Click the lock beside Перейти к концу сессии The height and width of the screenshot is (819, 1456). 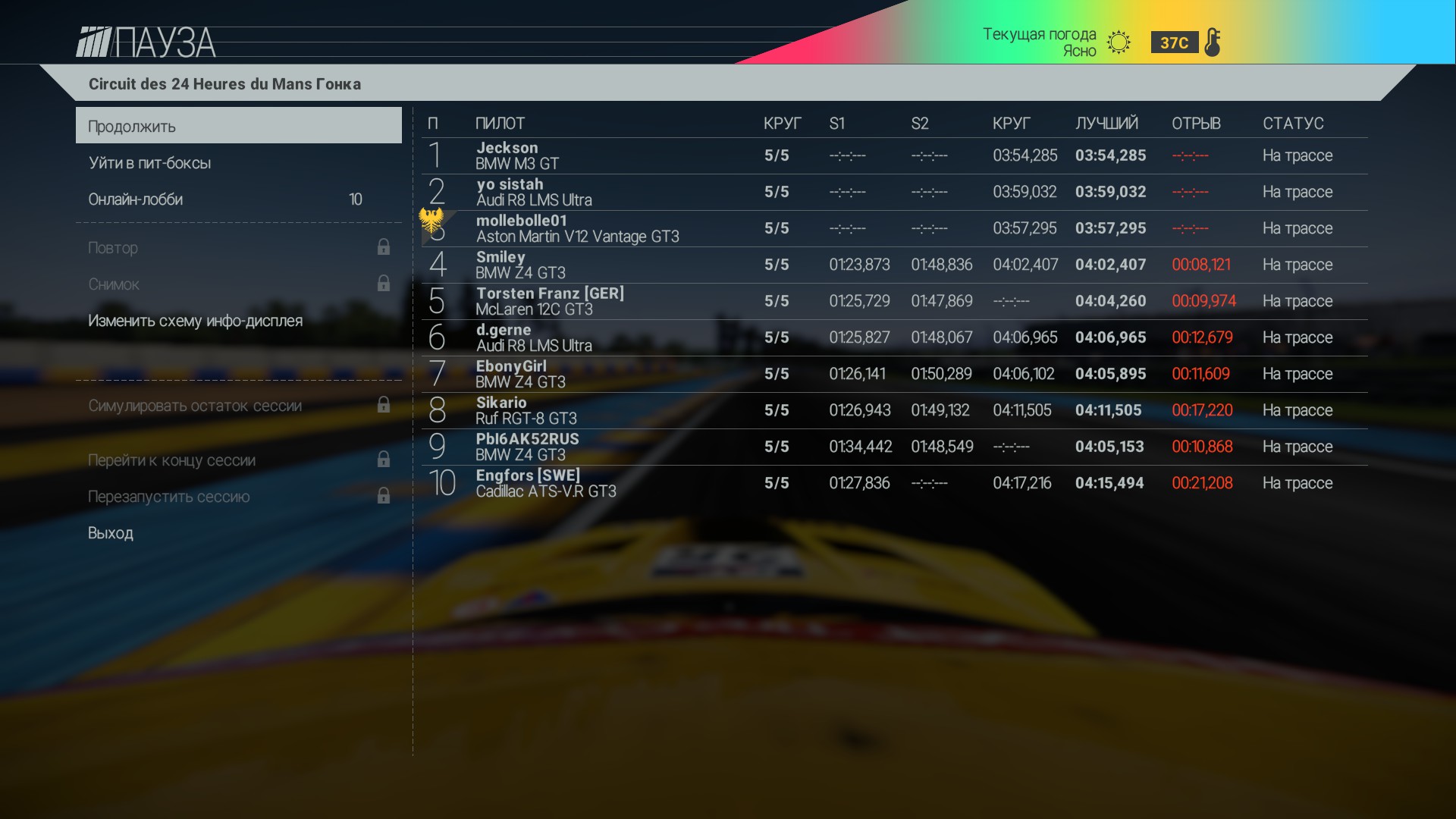coord(384,460)
